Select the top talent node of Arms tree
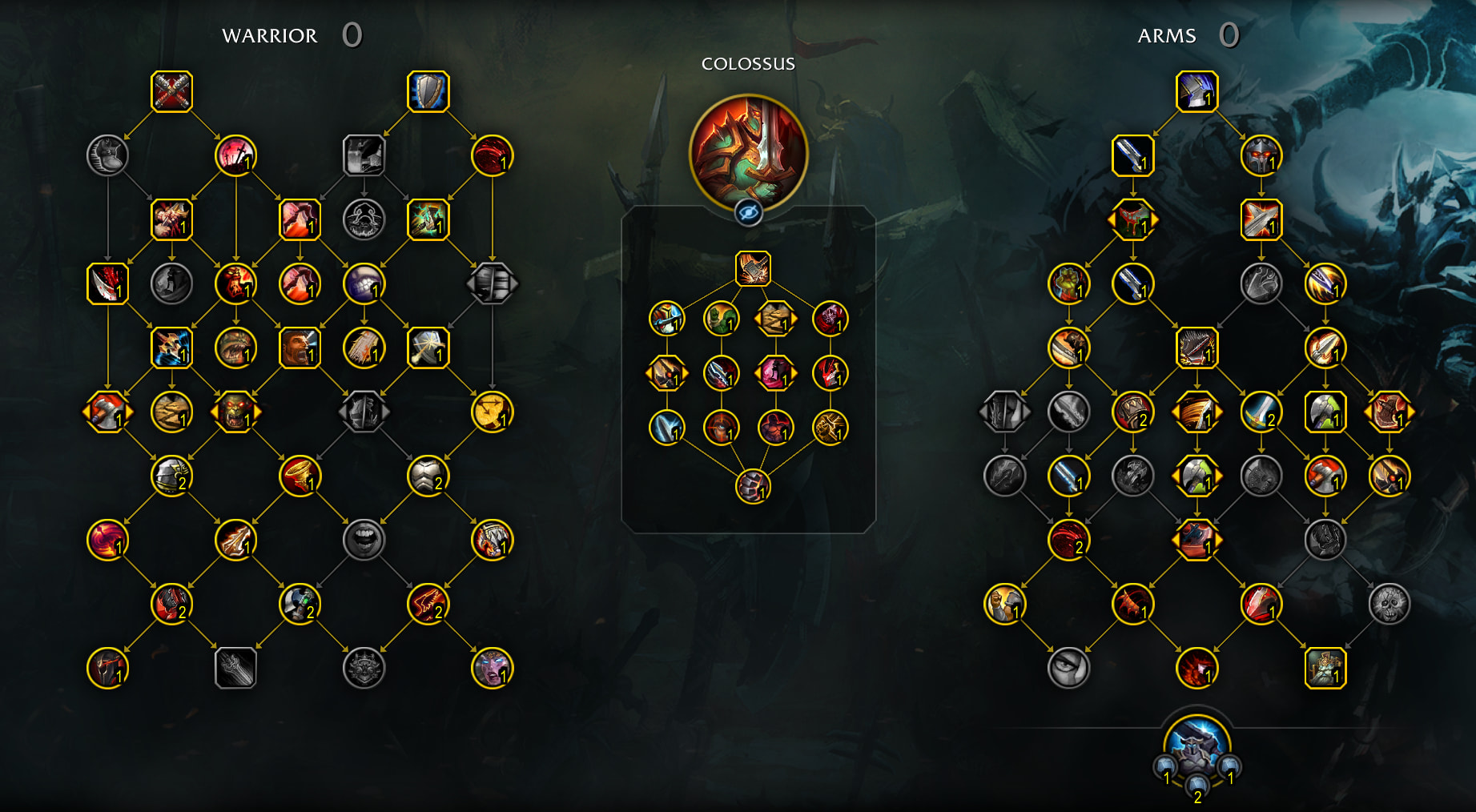 (1196, 91)
